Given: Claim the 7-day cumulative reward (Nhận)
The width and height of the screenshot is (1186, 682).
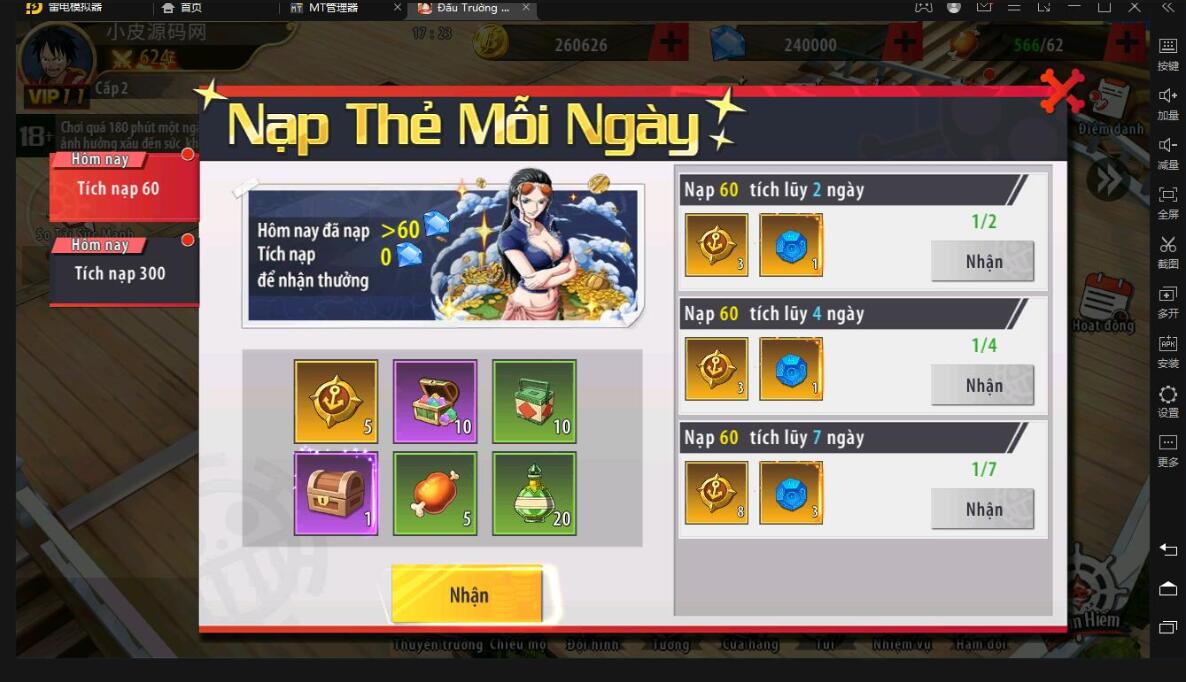Looking at the screenshot, I should click(x=983, y=510).
